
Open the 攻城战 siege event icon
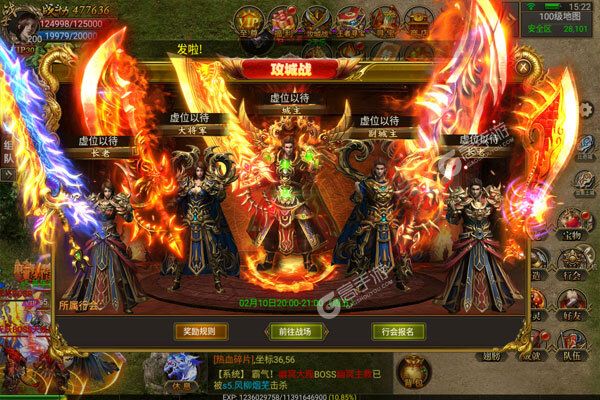317,18
